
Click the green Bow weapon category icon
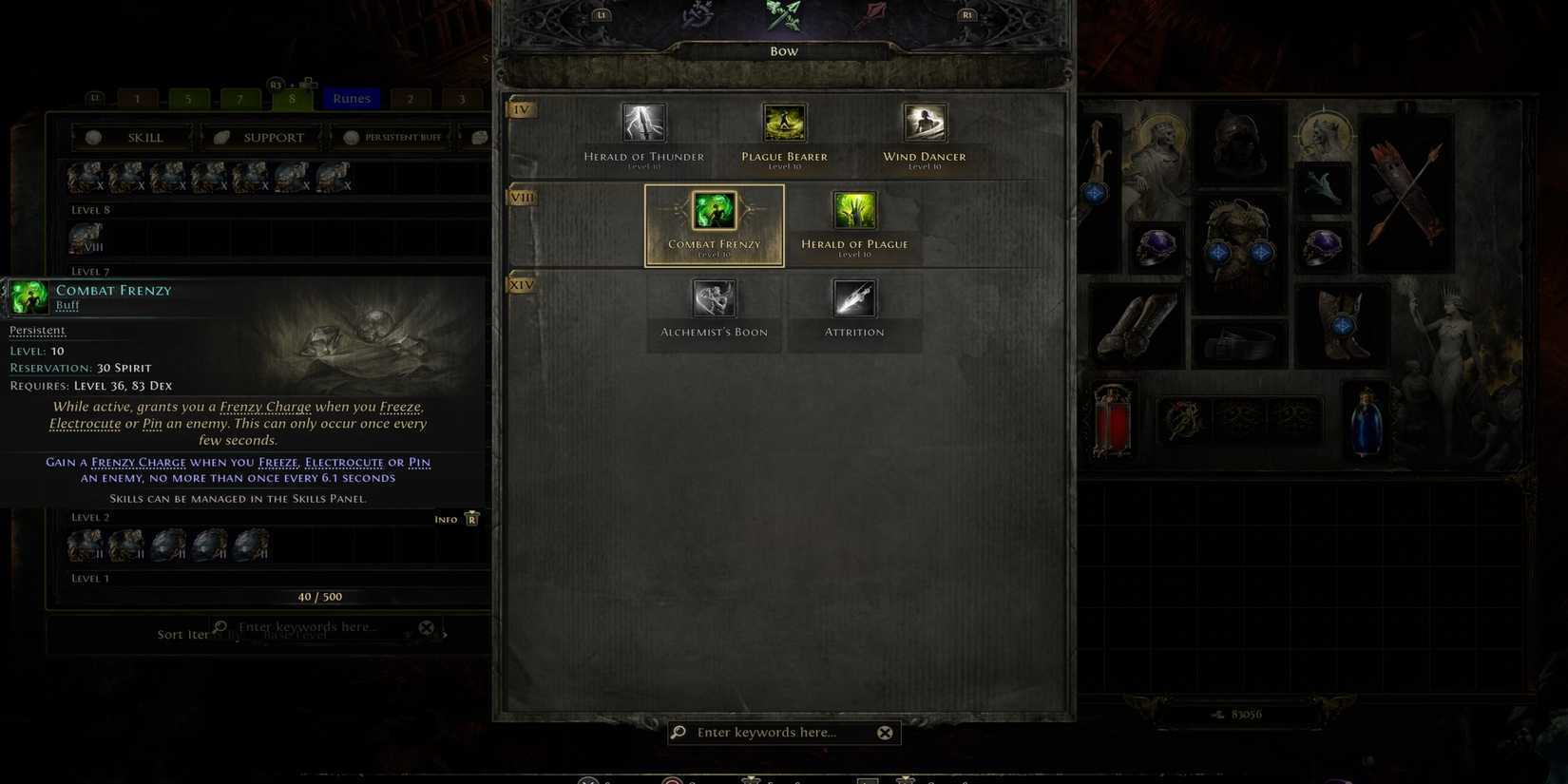[x=783, y=15]
